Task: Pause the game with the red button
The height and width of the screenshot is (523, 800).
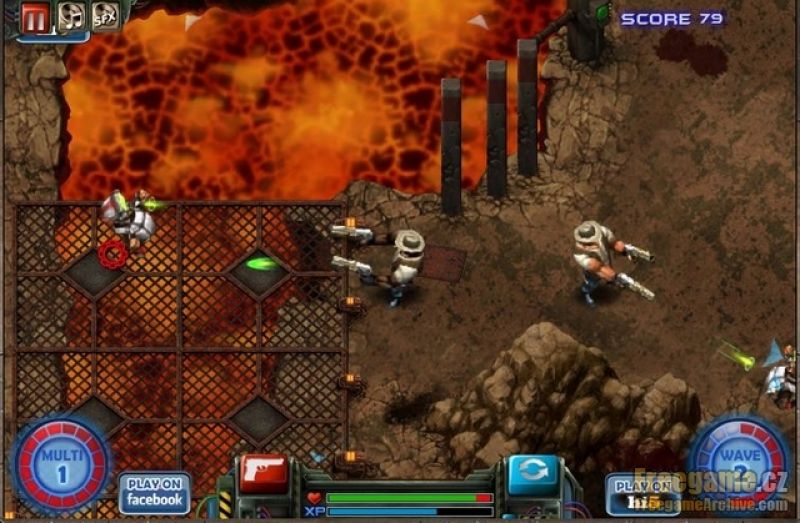Action: pos(36,17)
